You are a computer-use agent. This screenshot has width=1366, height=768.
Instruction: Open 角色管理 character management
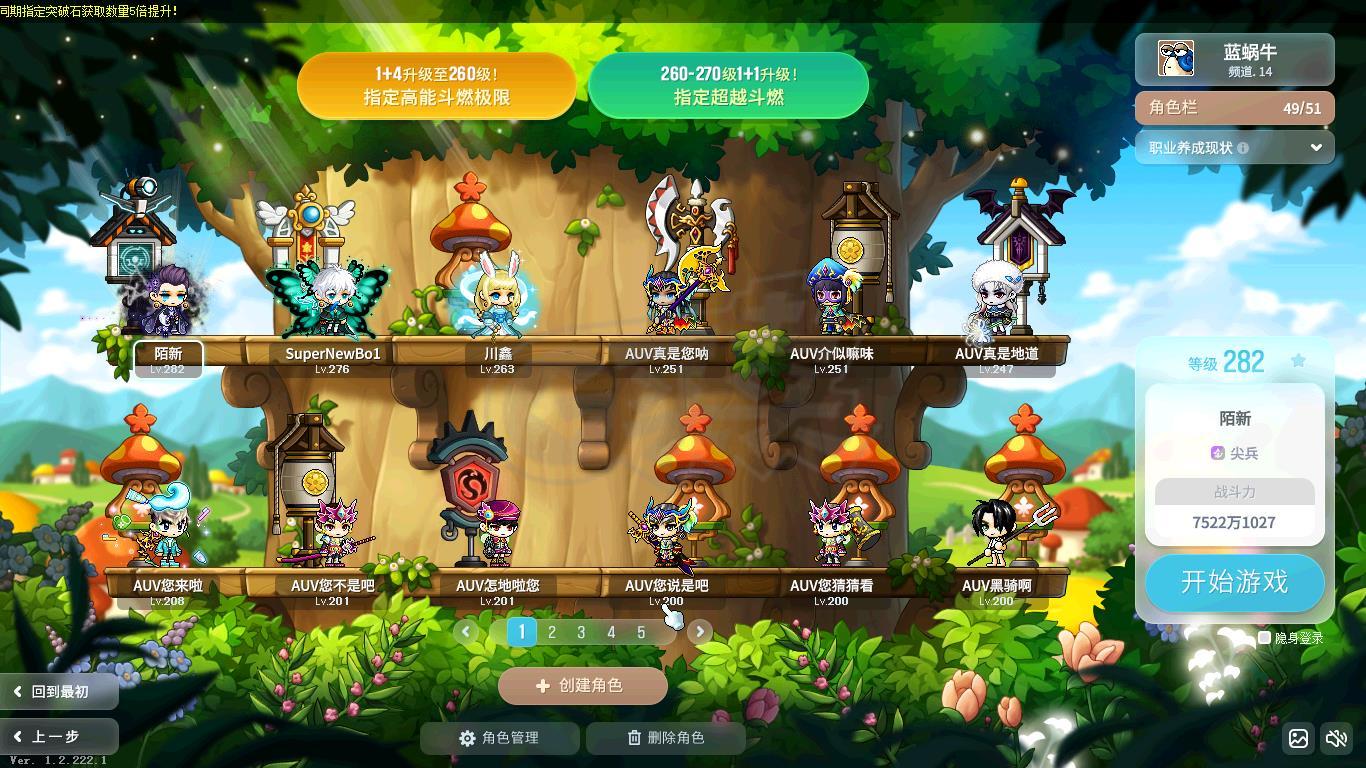tap(499, 738)
